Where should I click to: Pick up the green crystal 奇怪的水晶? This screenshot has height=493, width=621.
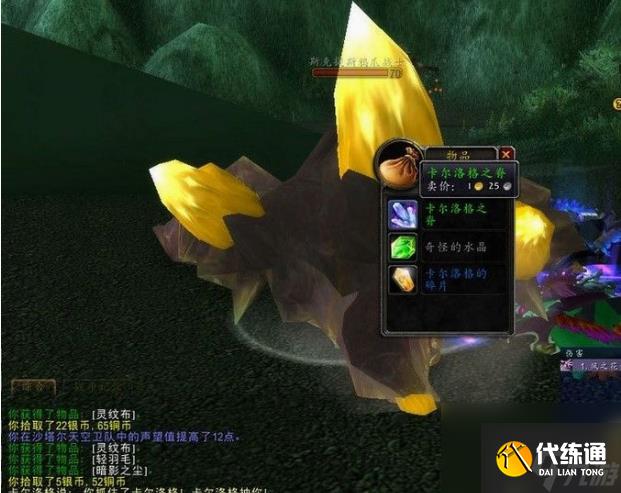[x=403, y=246]
